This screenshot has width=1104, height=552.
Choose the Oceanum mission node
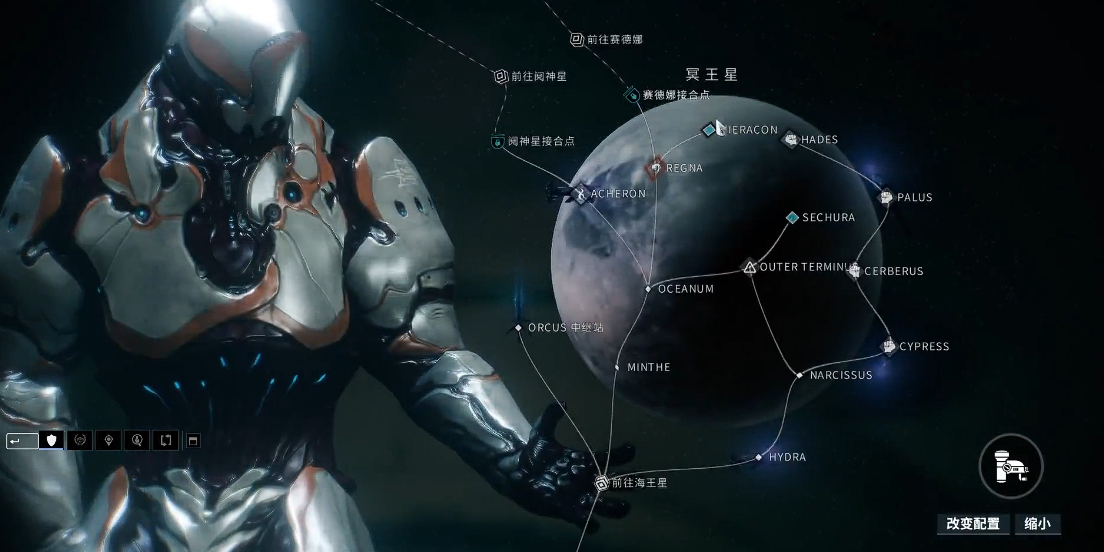click(x=648, y=289)
